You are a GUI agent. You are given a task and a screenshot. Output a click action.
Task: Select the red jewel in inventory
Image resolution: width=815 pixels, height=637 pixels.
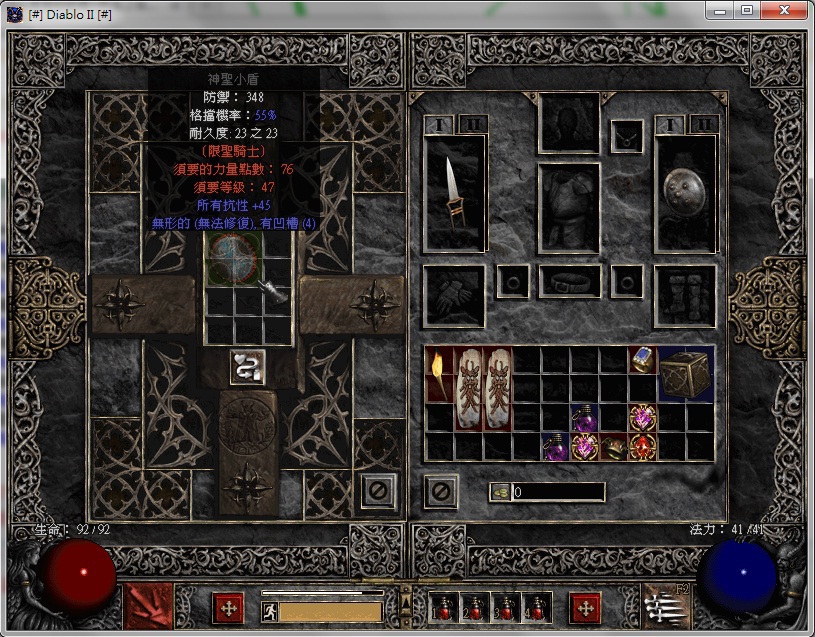point(642,445)
